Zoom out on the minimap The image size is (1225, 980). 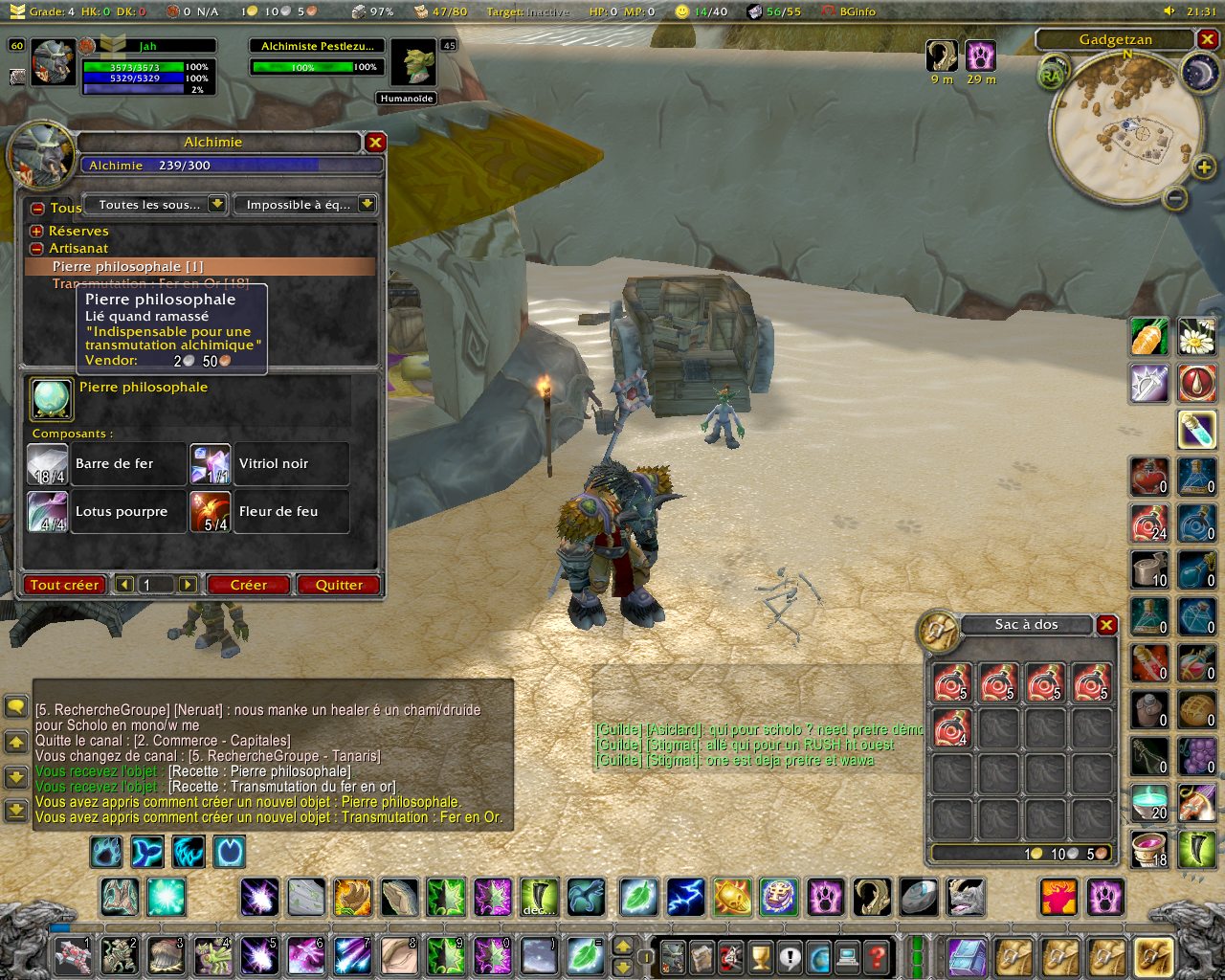click(x=1175, y=198)
